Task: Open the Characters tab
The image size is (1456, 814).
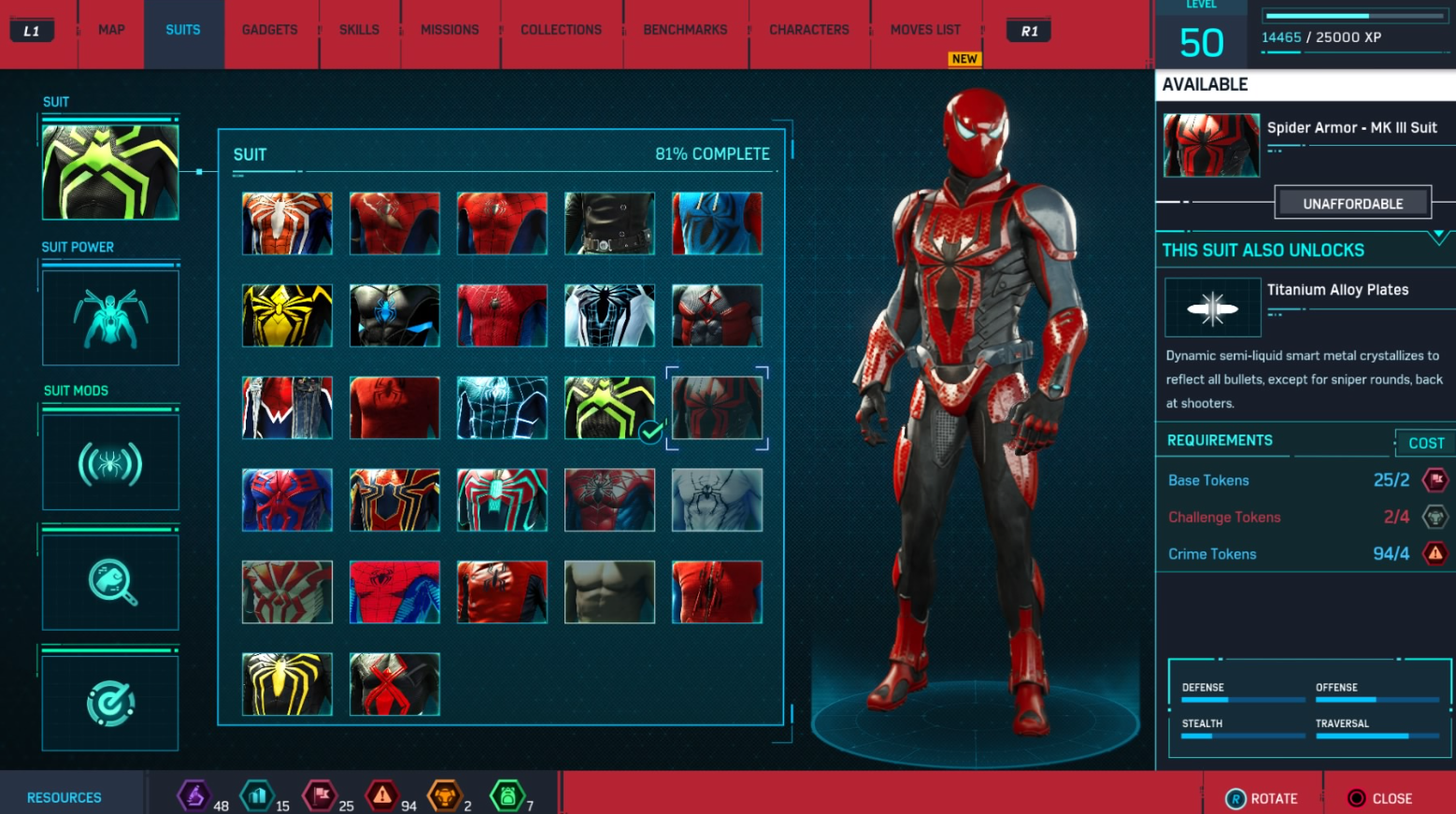Action: 808,30
